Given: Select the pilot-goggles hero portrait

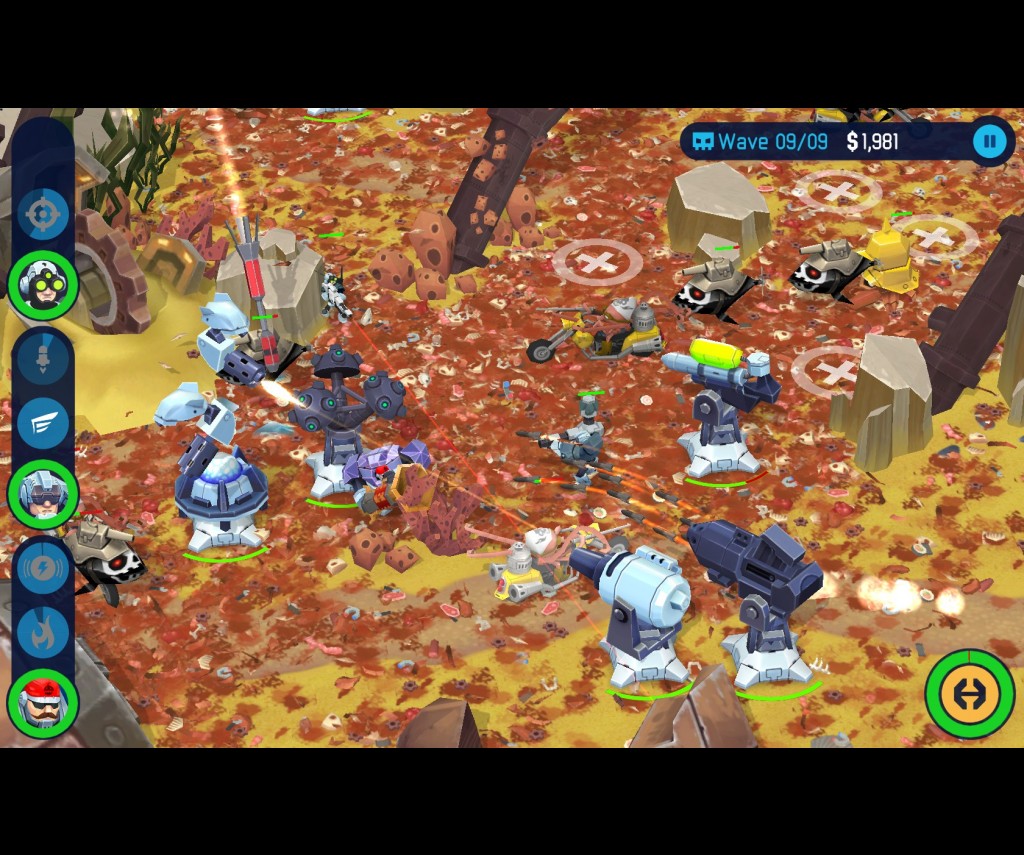Looking at the screenshot, I should pyautogui.click(x=43, y=493).
